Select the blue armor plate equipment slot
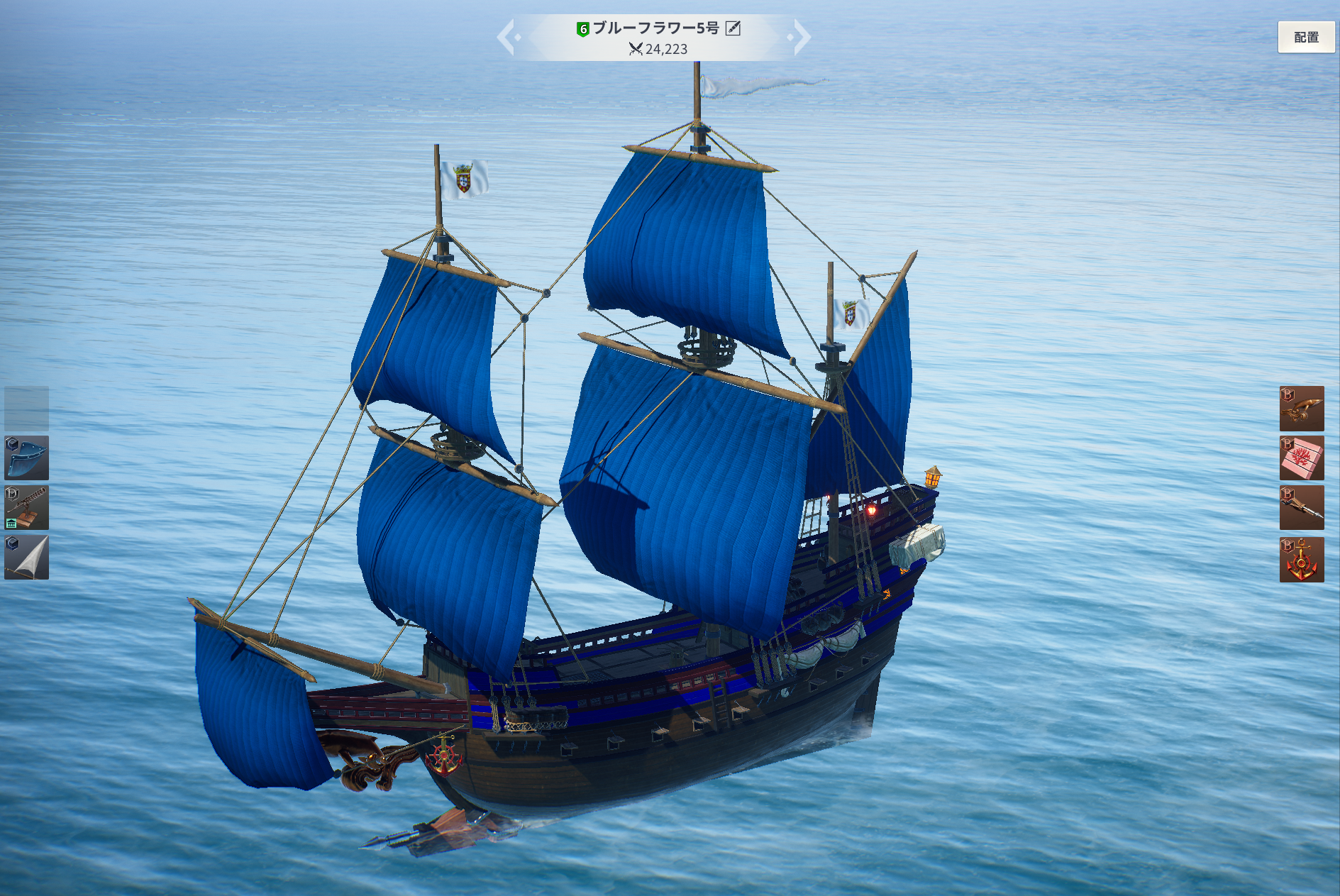This screenshot has height=896, width=1340. [x=27, y=458]
